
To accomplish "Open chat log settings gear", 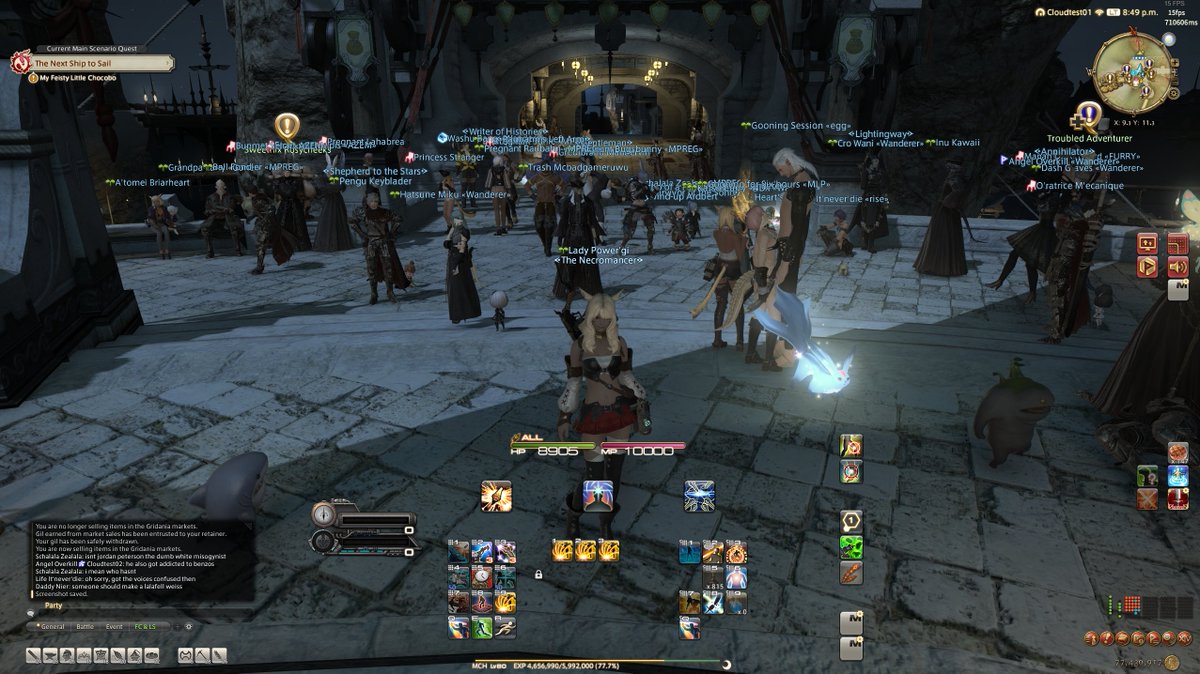I will [187, 627].
